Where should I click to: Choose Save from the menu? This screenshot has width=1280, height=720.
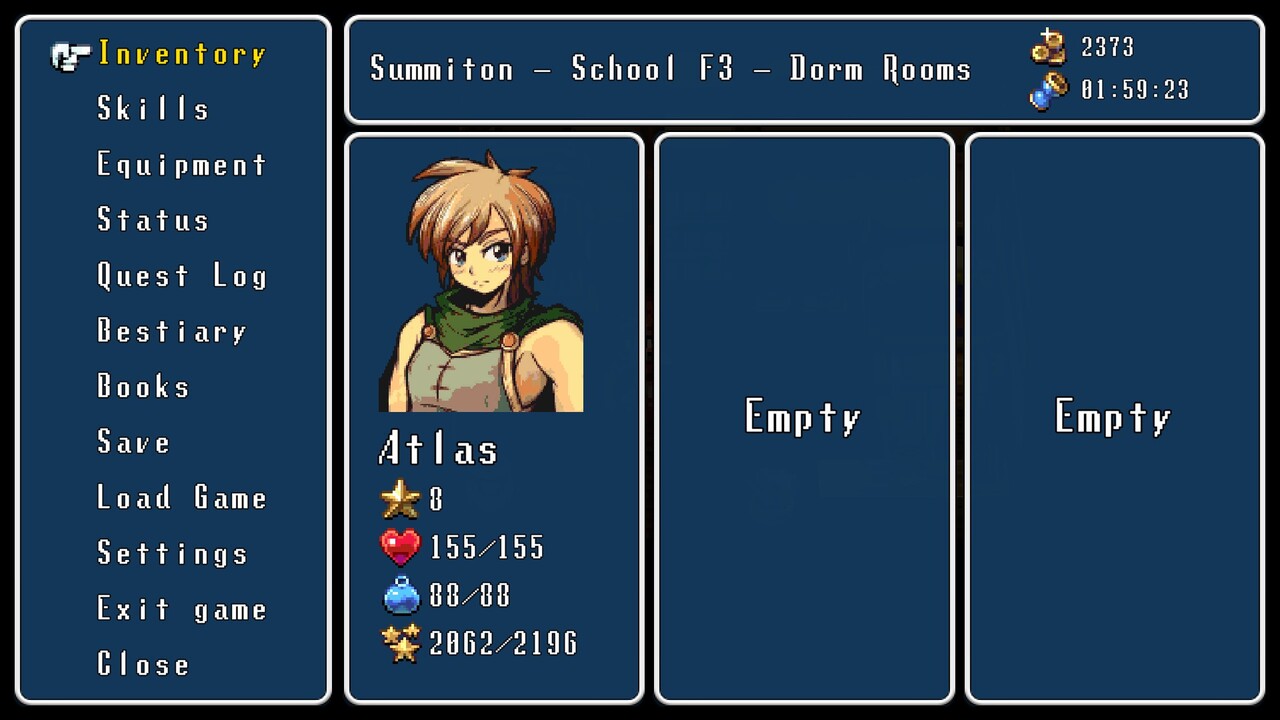[x=134, y=442]
